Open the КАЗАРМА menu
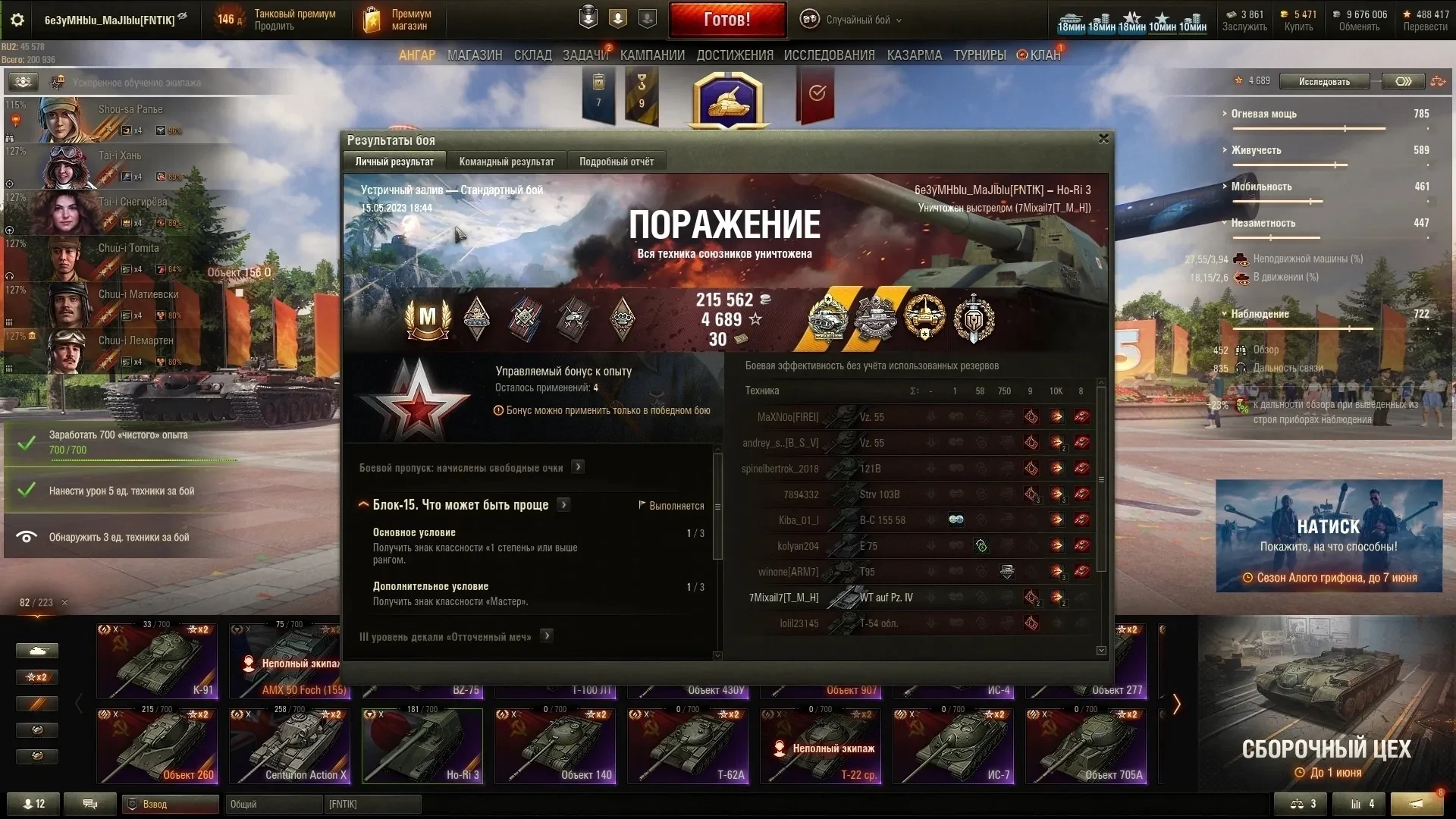The height and width of the screenshot is (819, 1456). click(x=915, y=55)
